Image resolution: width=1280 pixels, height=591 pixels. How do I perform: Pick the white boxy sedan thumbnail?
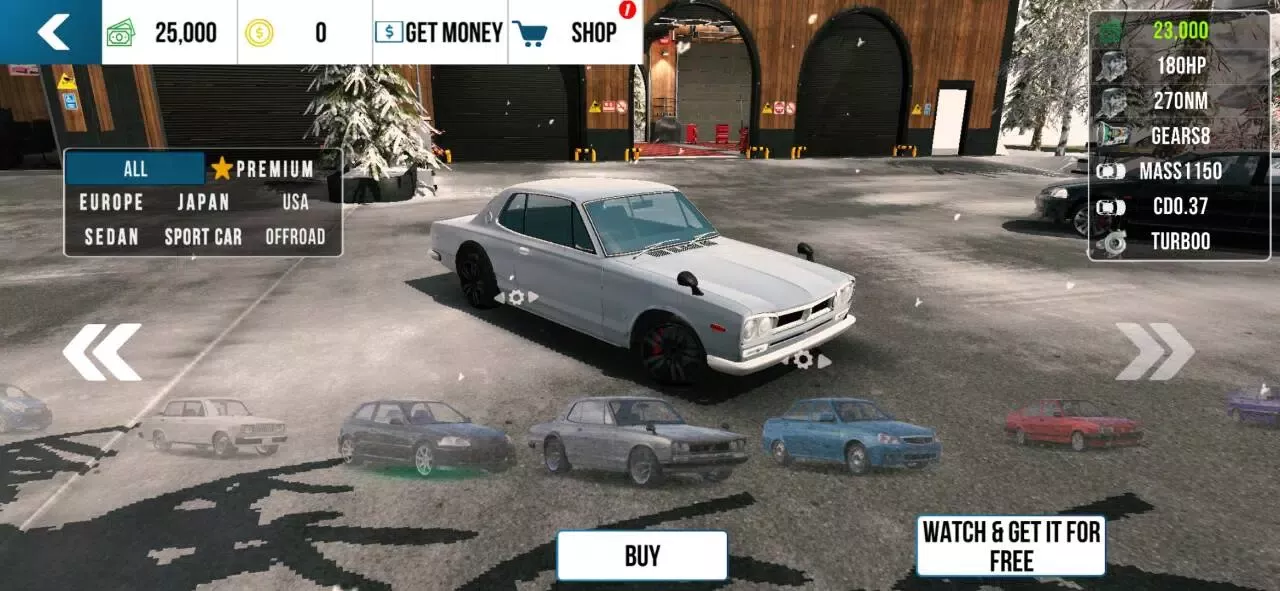213,425
